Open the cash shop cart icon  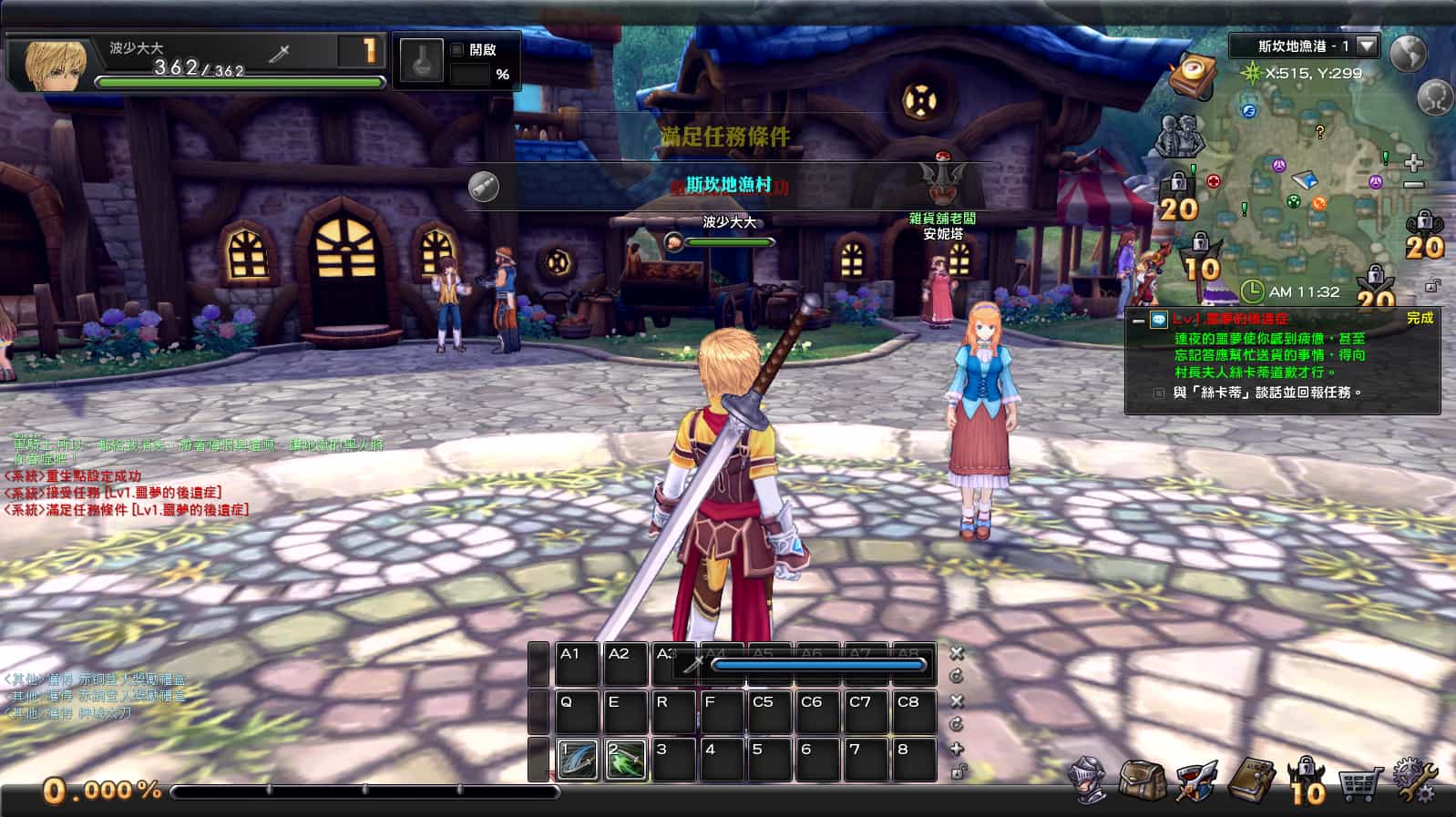click(x=1359, y=785)
